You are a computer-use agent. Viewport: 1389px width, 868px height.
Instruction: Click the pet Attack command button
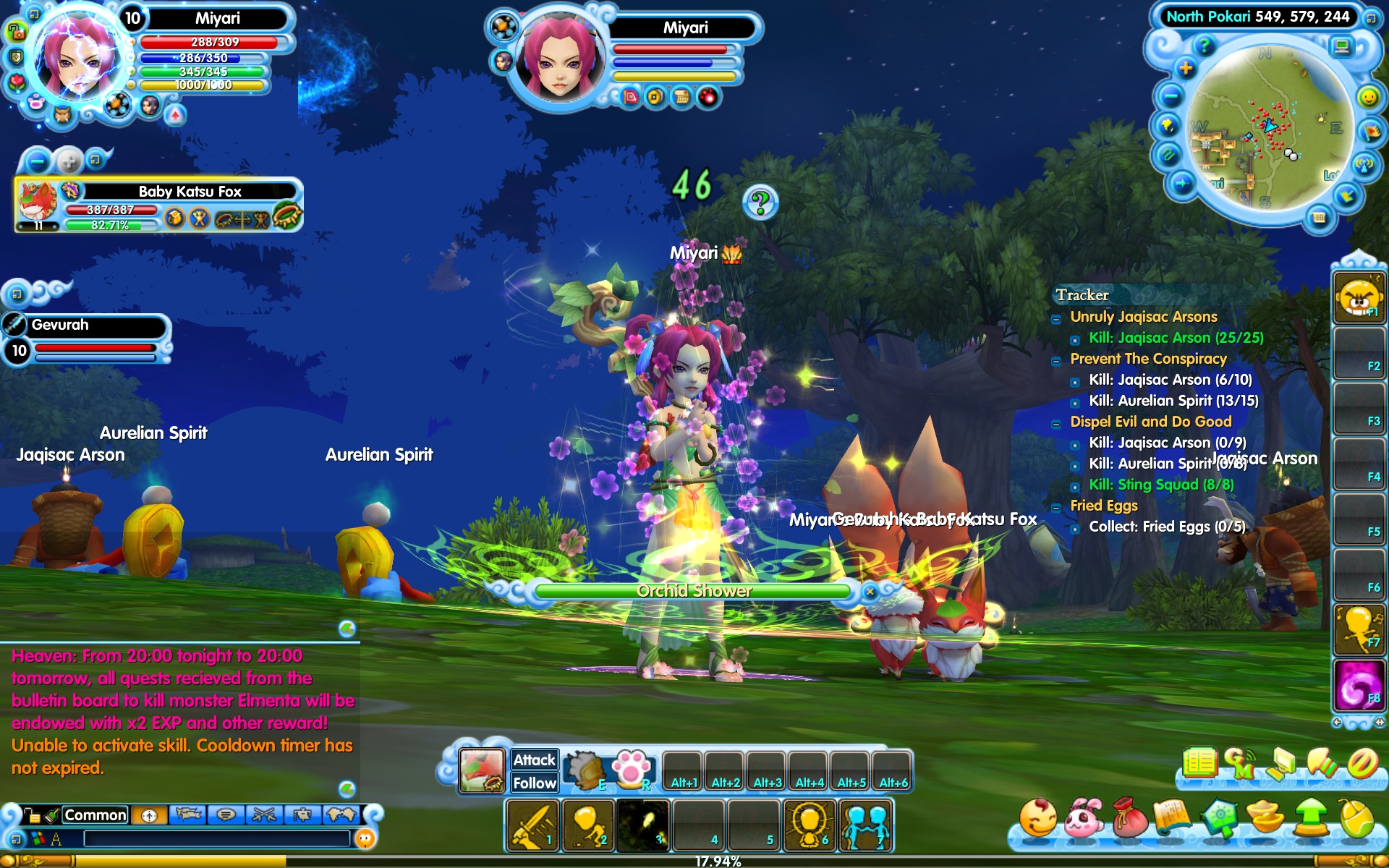[534, 759]
